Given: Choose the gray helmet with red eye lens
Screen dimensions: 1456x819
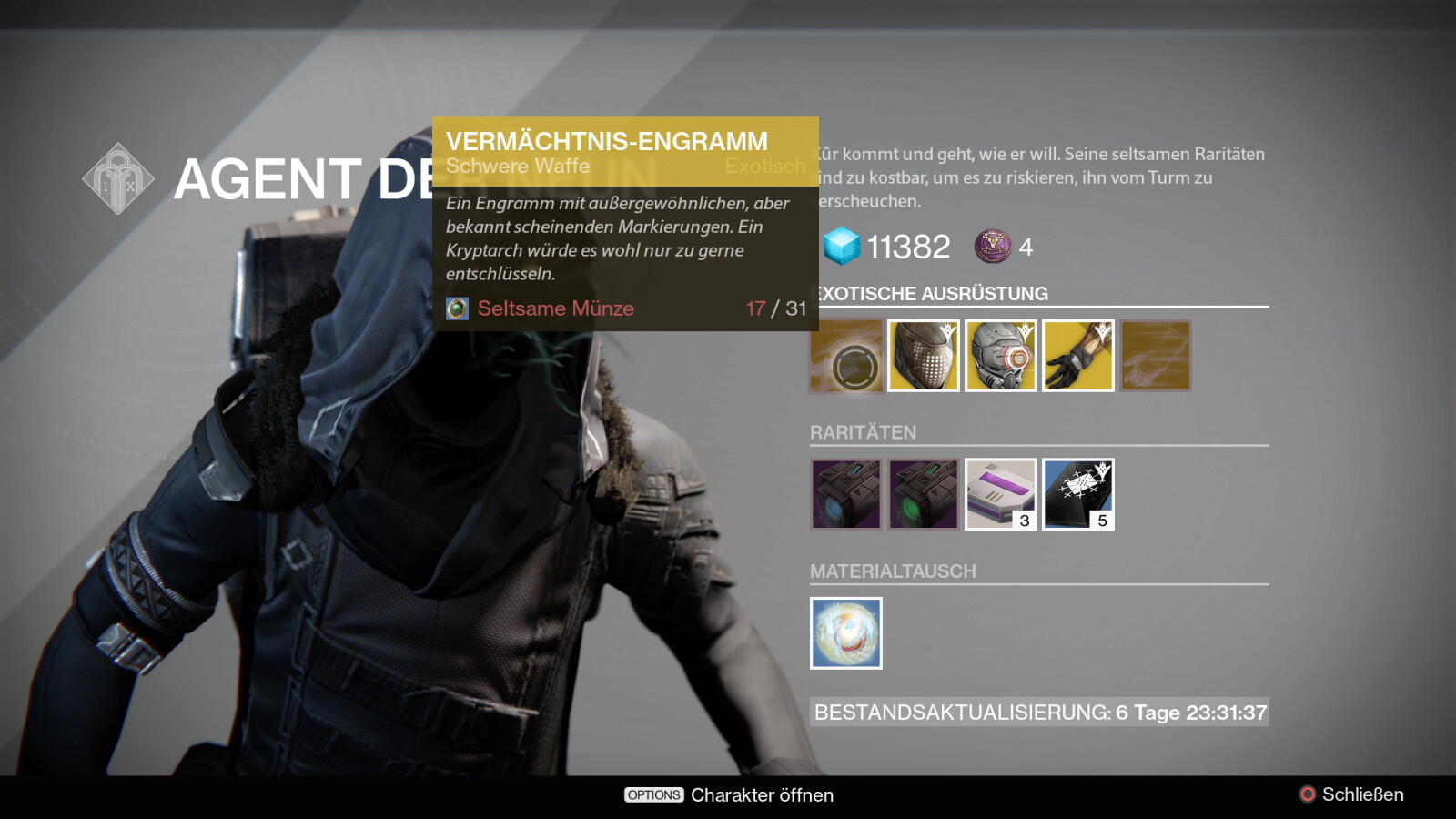Looking at the screenshot, I should tap(1001, 357).
